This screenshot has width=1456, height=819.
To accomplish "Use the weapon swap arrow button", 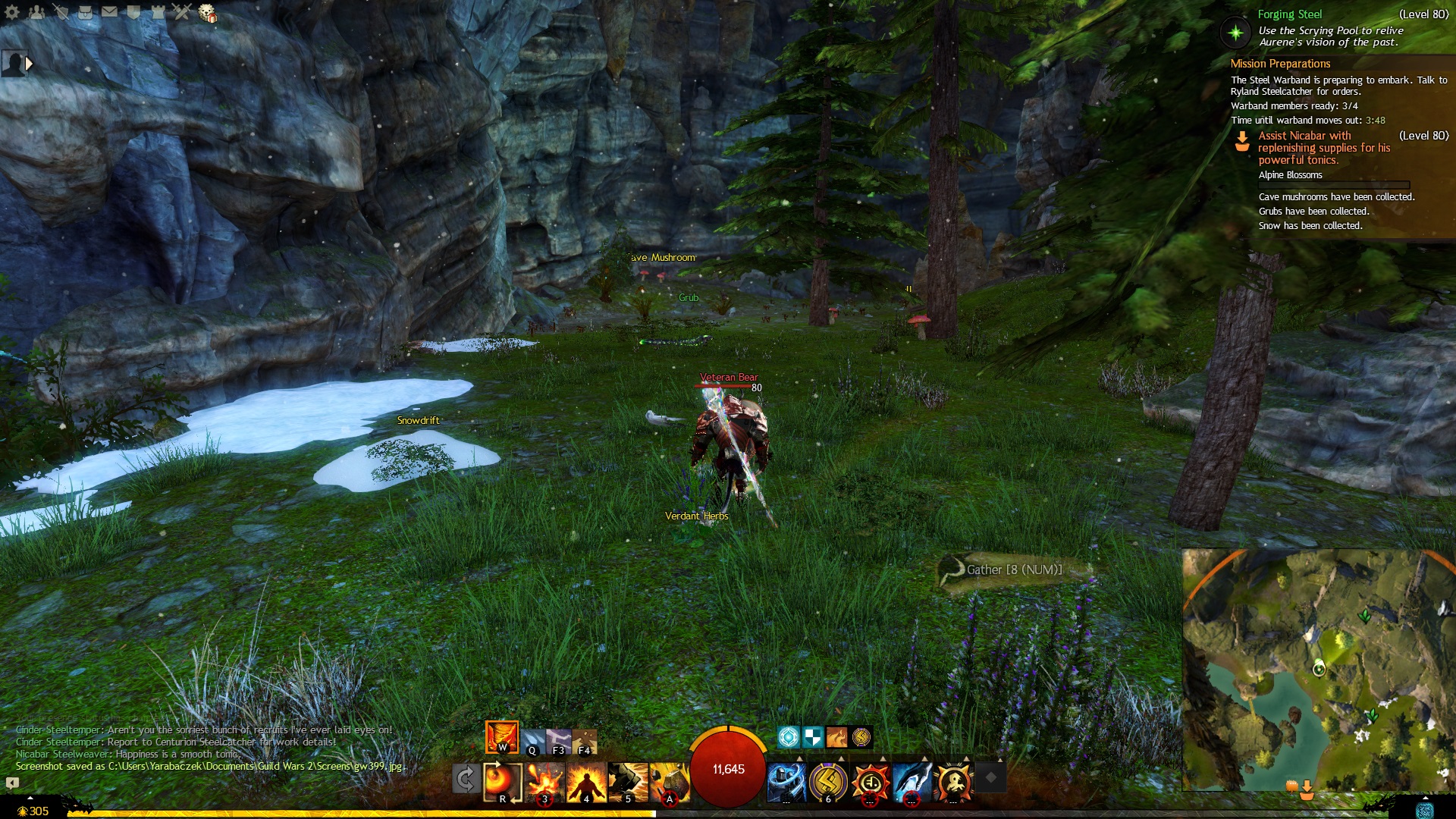I will 466,779.
